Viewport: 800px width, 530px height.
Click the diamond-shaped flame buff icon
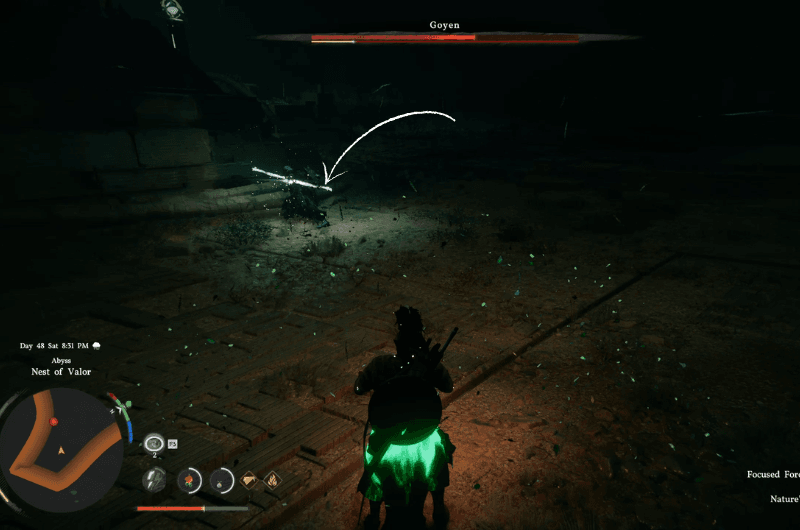pyautogui.click(x=272, y=480)
